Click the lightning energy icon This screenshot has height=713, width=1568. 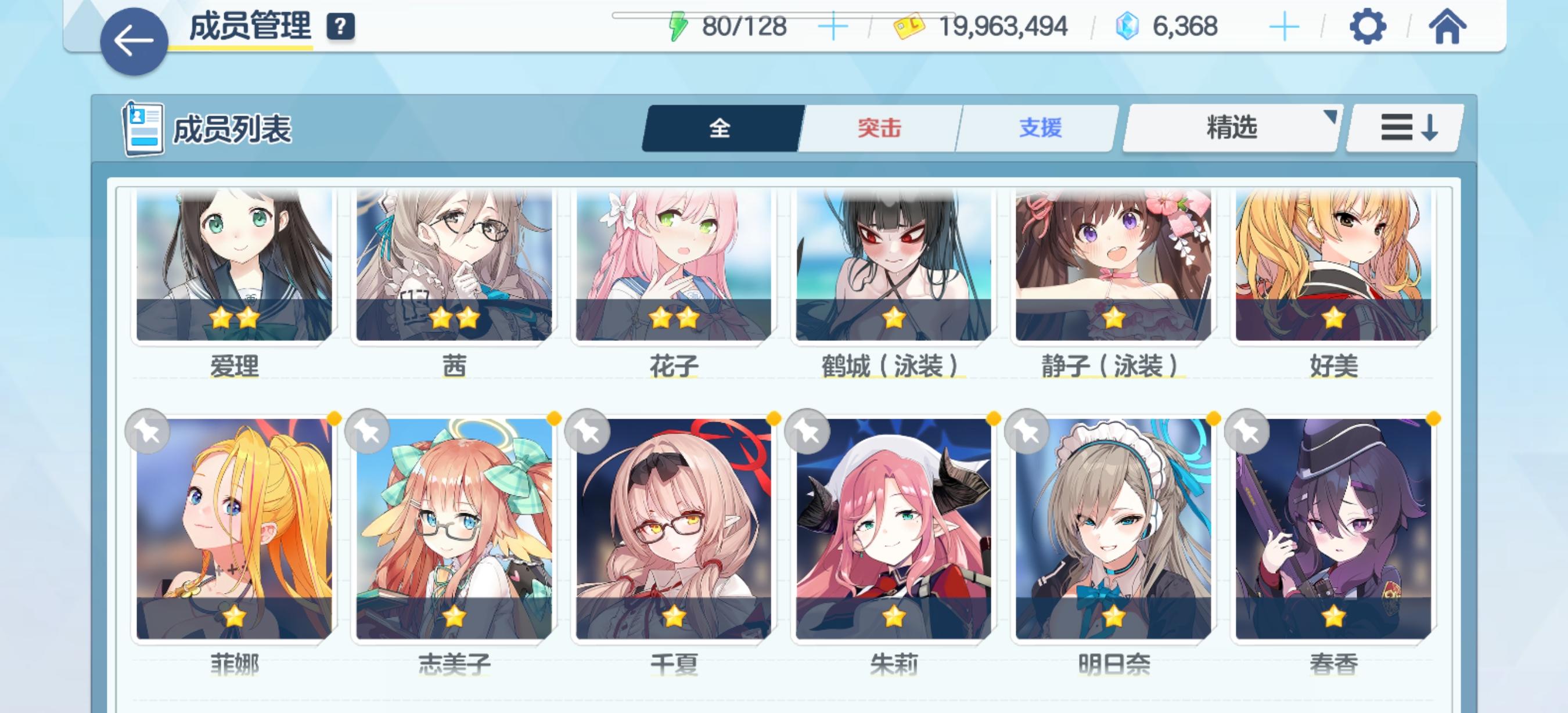click(678, 26)
